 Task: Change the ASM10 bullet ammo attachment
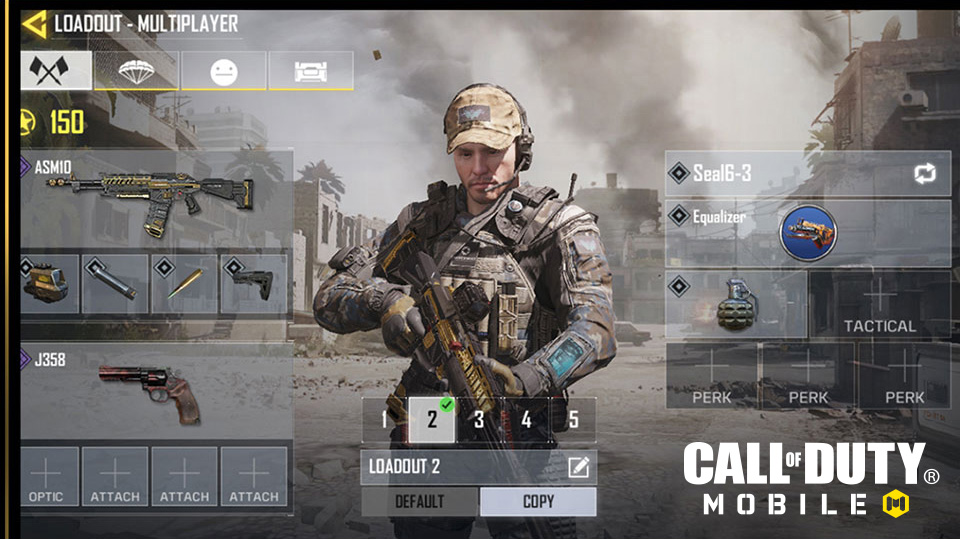click(x=184, y=284)
